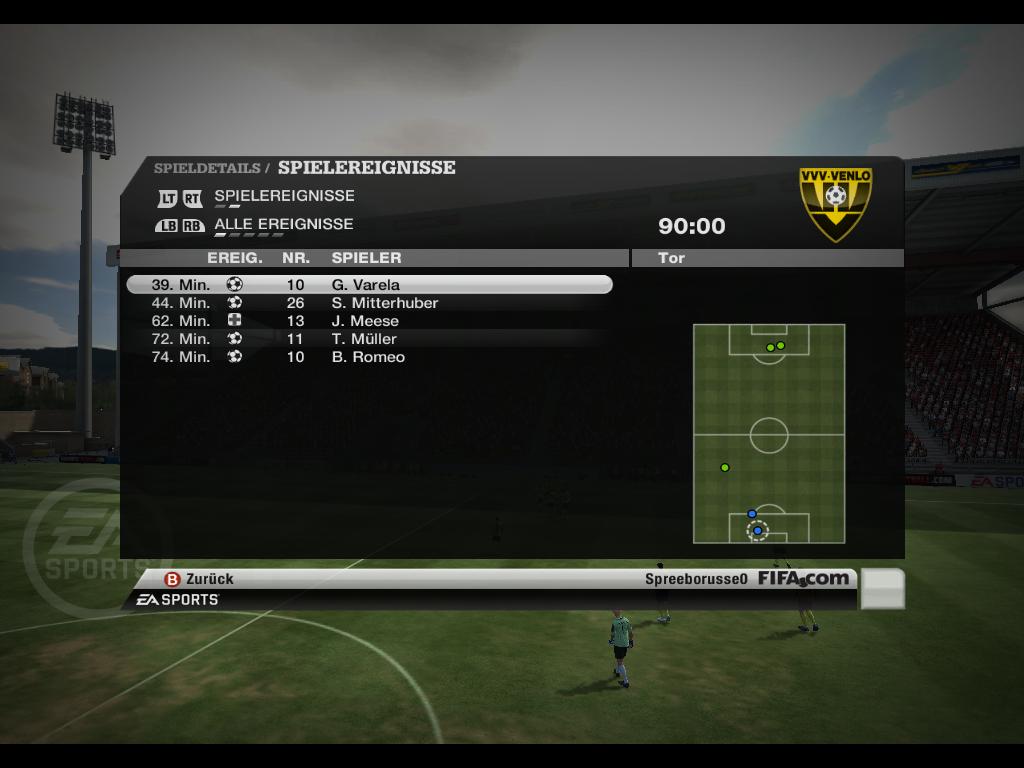Switch to the Spielereignisse view selector
Viewport: 1024px width, 768px height.
coord(284,196)
